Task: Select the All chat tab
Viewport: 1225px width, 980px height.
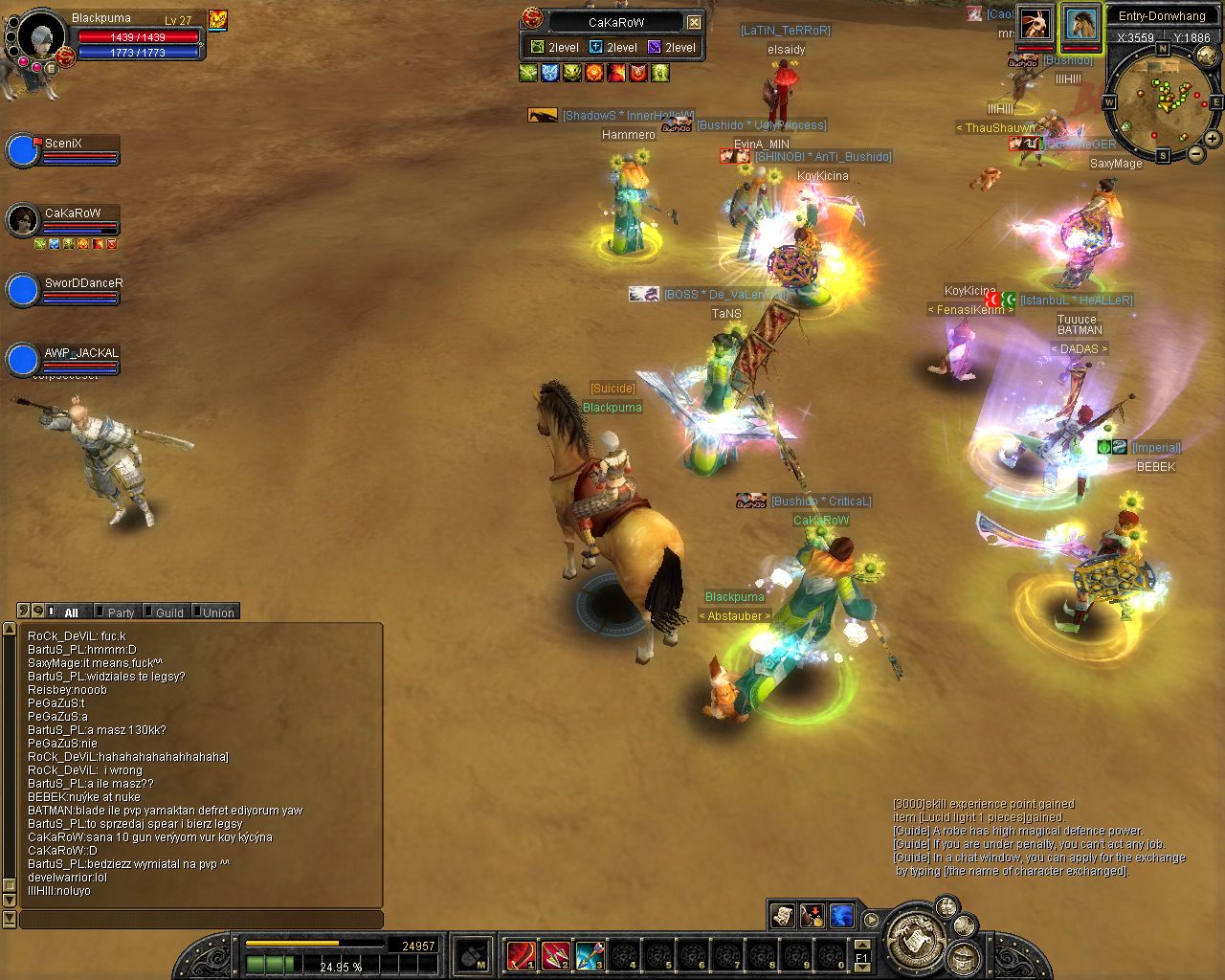Action: (x=71, y=612)
